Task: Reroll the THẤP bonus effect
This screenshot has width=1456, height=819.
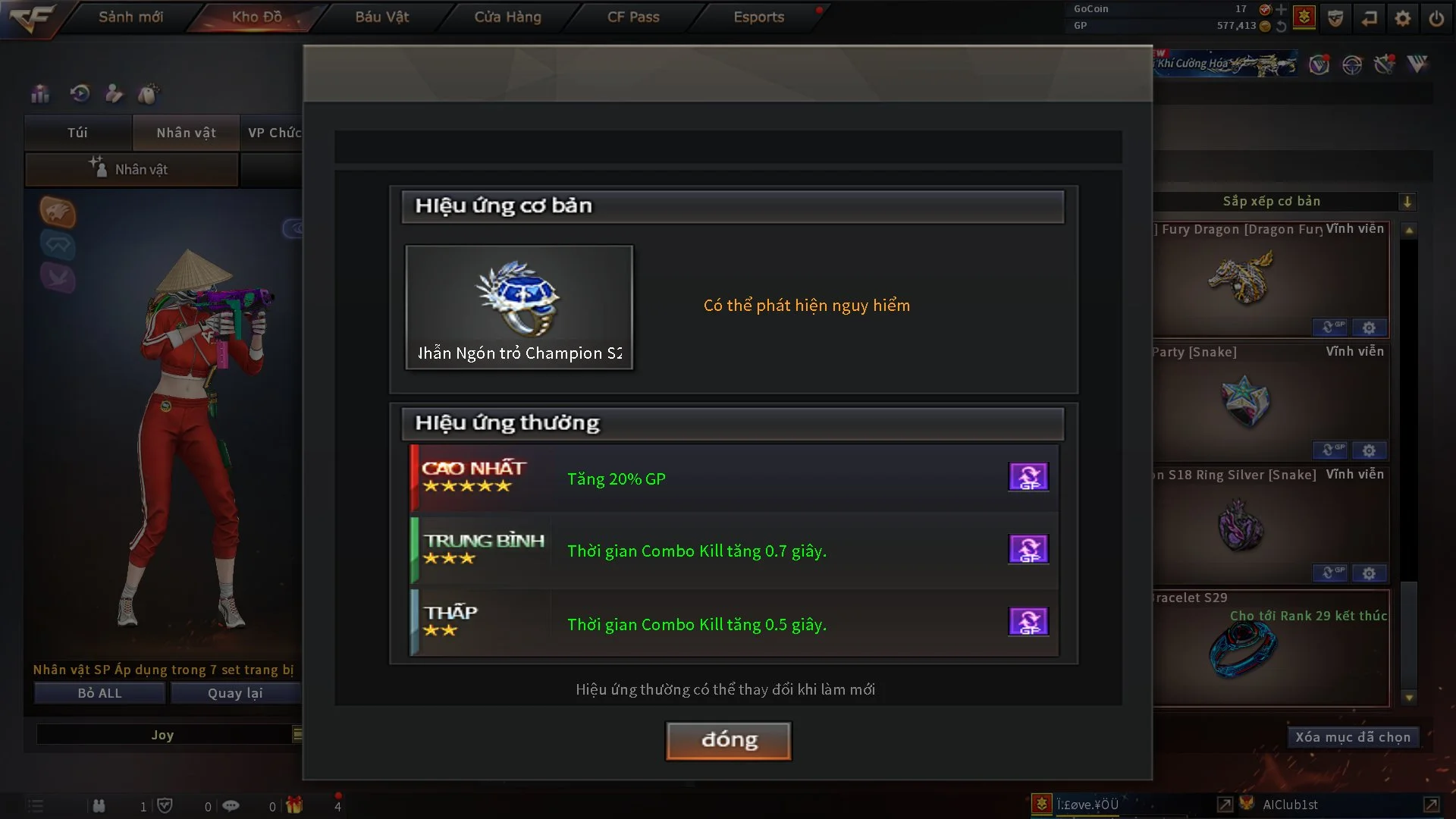Action: click(x=1028, y=622)
